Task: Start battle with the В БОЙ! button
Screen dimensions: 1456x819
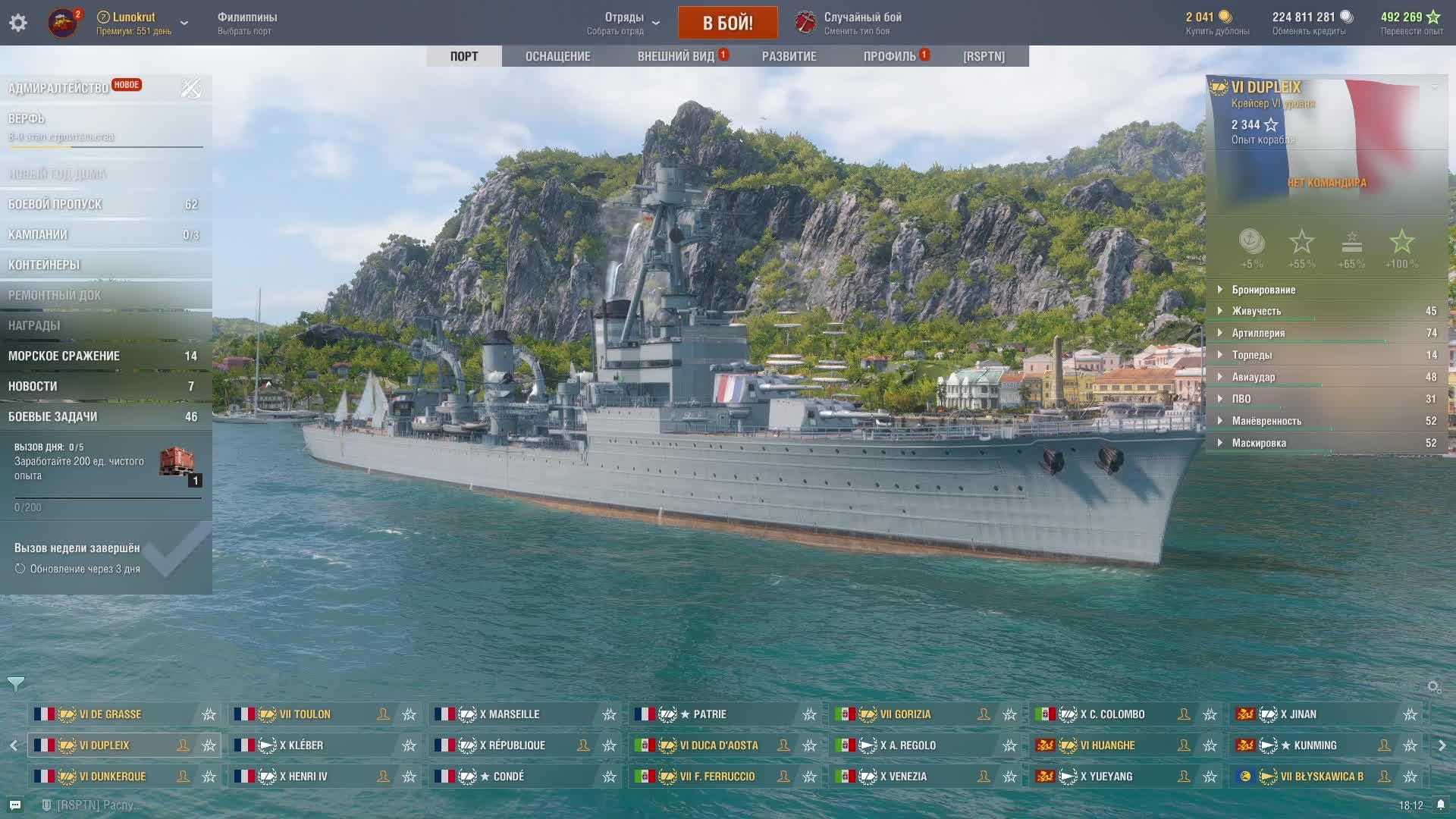Action: (x=727, y=23)
